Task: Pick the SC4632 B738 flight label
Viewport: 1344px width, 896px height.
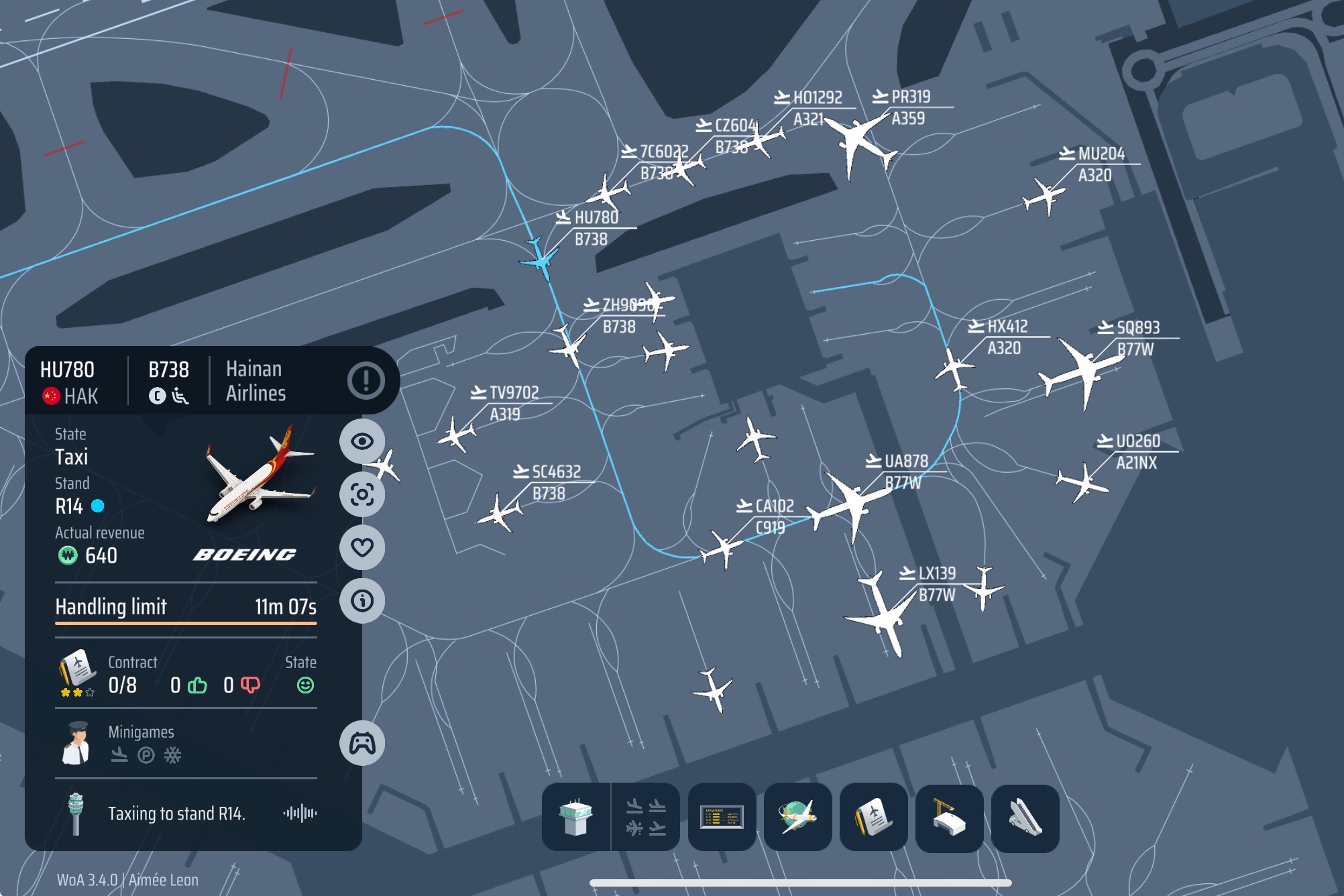Action: click(x=555, y=482)
